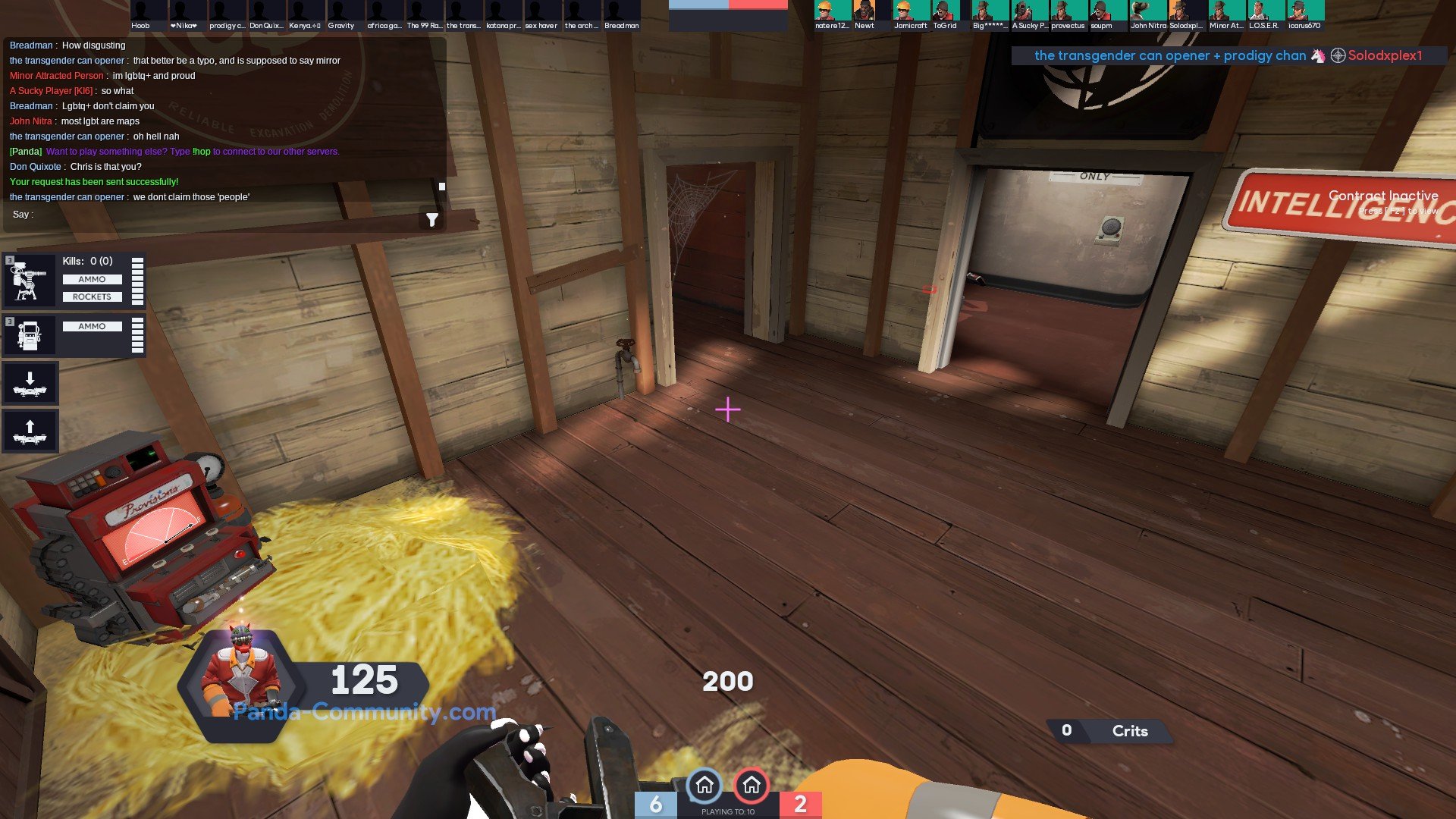Choose Gravity's player avatar
Viewport: 1456px width, 819px height.
coord(345,11)
